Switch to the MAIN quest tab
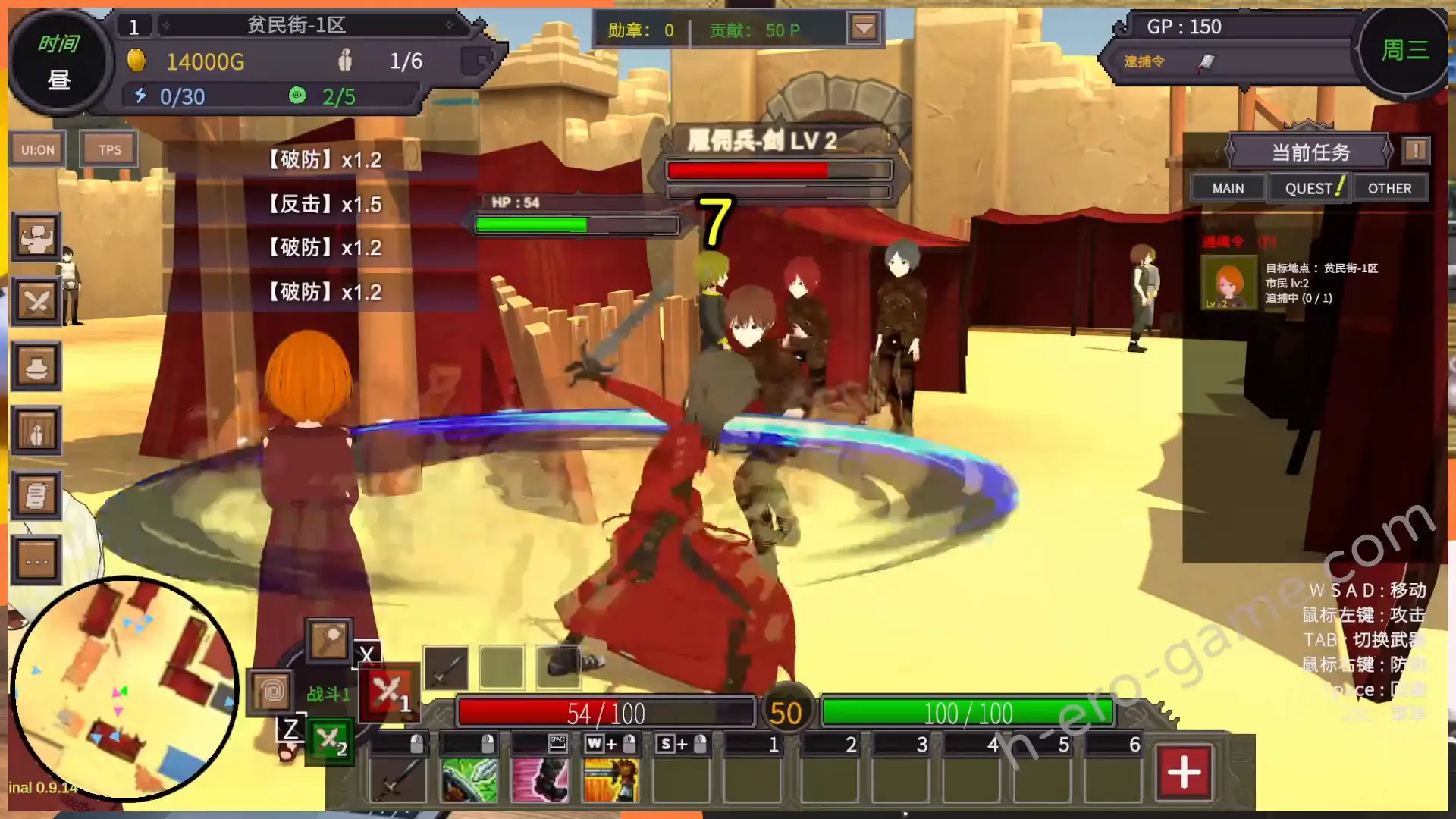The width and height of the screenshot is (1456, 819). coord(1228,188)
